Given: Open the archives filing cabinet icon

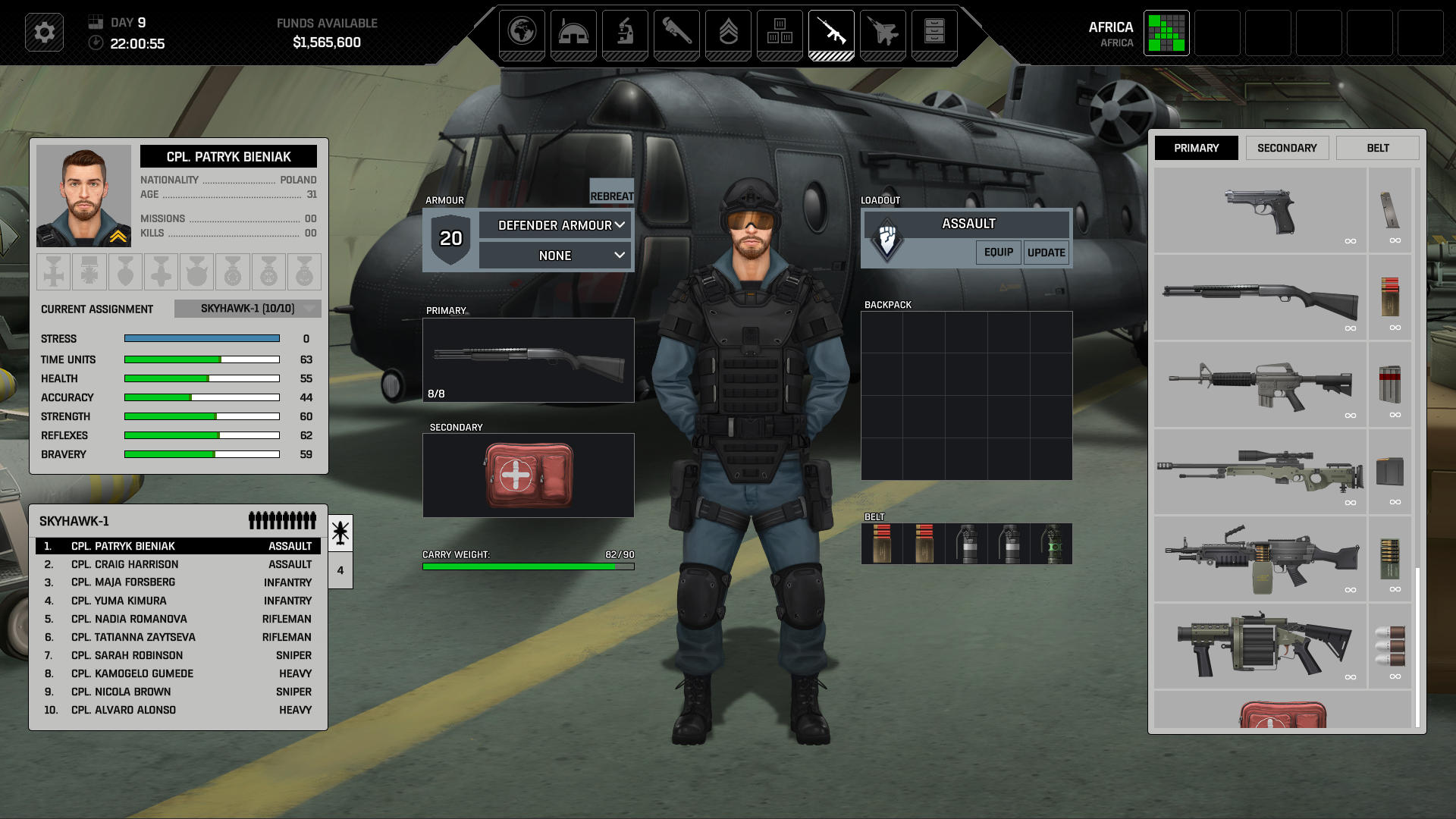Looking at the screenshot, I should [x=934, y=33].
